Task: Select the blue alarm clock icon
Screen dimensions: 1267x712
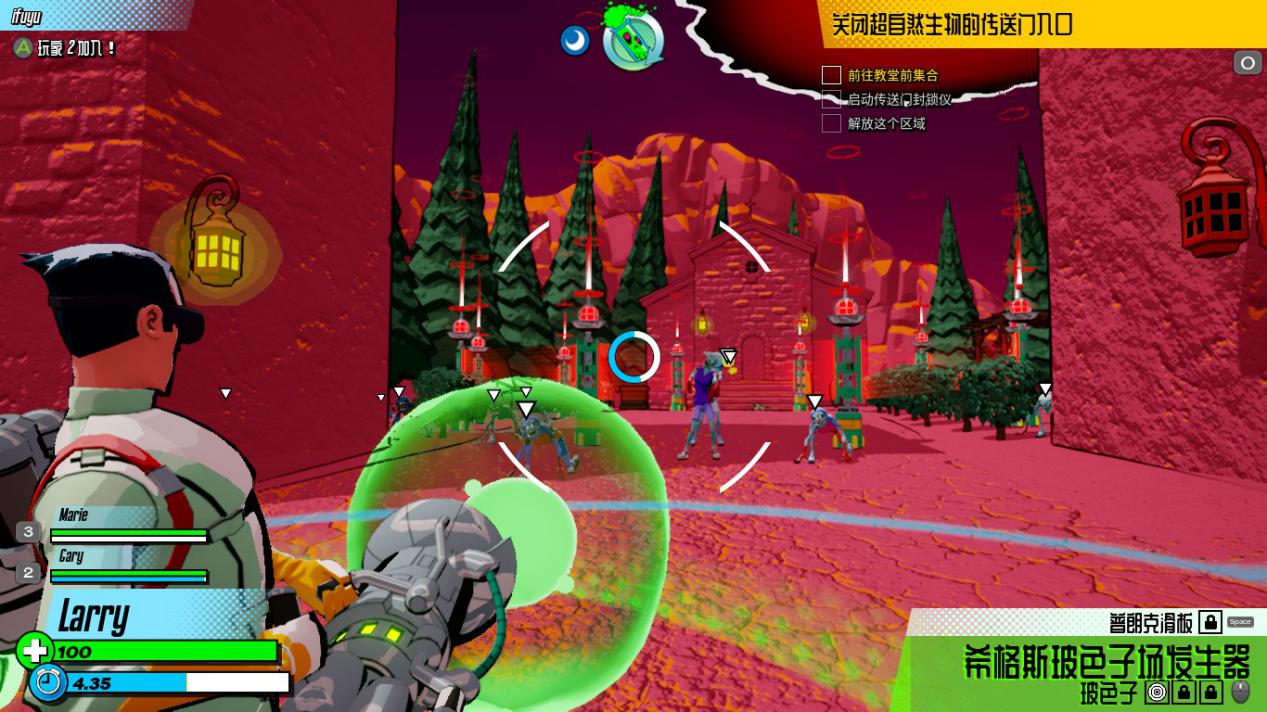Action: (47, 683)
